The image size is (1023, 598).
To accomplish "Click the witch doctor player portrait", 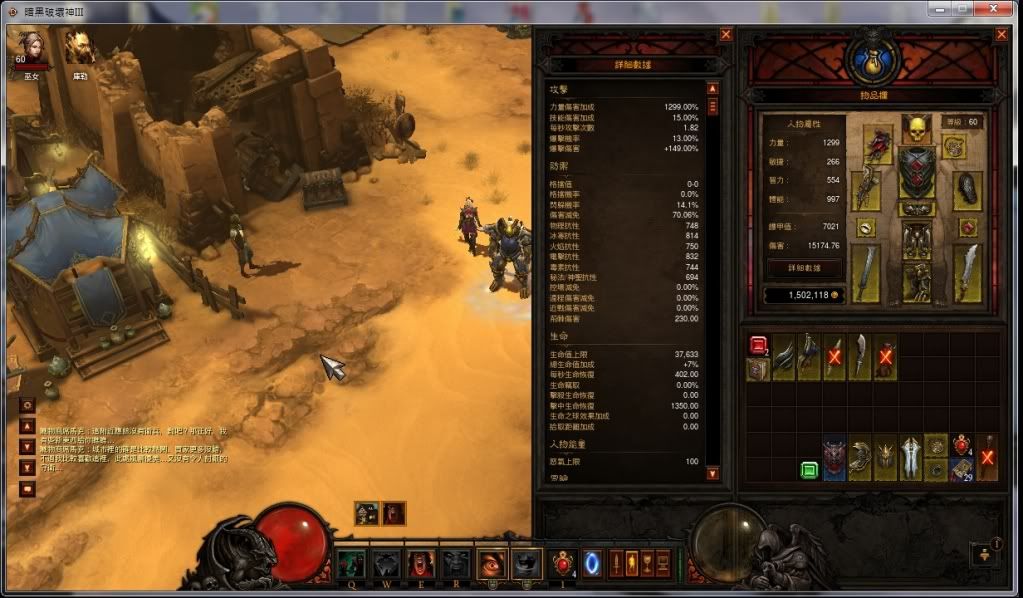I will coord(26,45).
